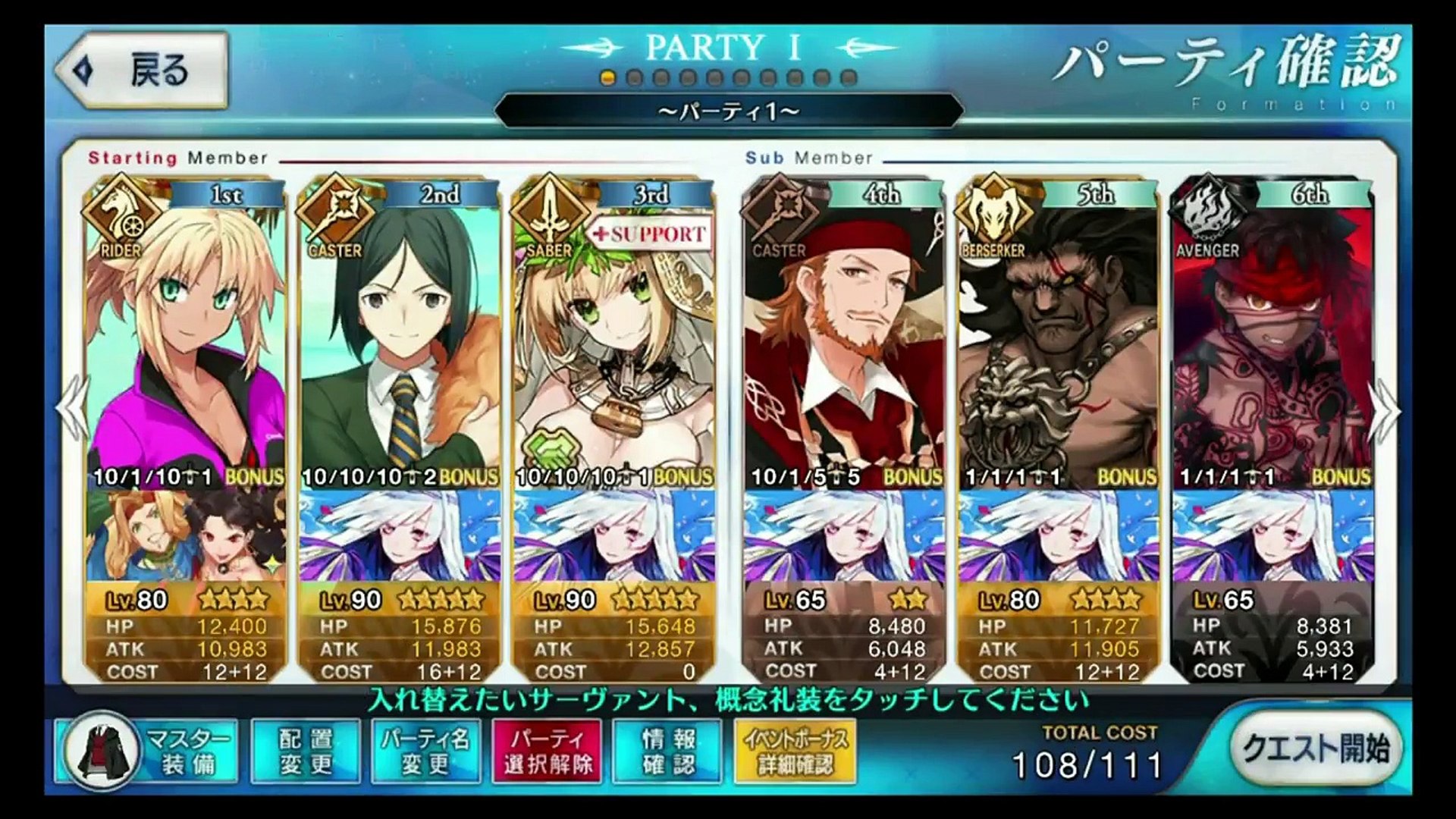Go back with the 戻る button
The image size is (1456, 819).
pyautogui.click(x=143, y=71)
